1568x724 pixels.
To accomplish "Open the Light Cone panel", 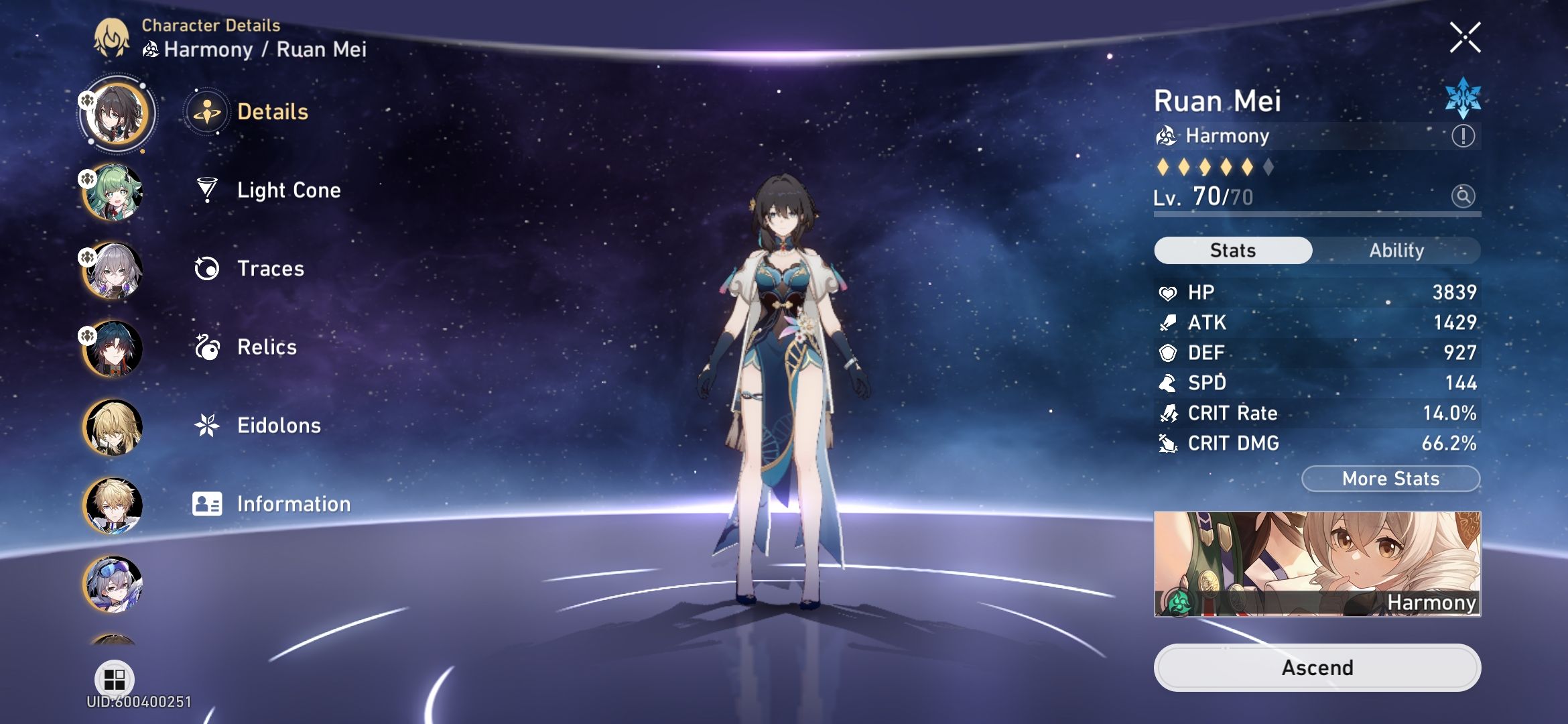I will pyautogui.click(x=288, y=190).
